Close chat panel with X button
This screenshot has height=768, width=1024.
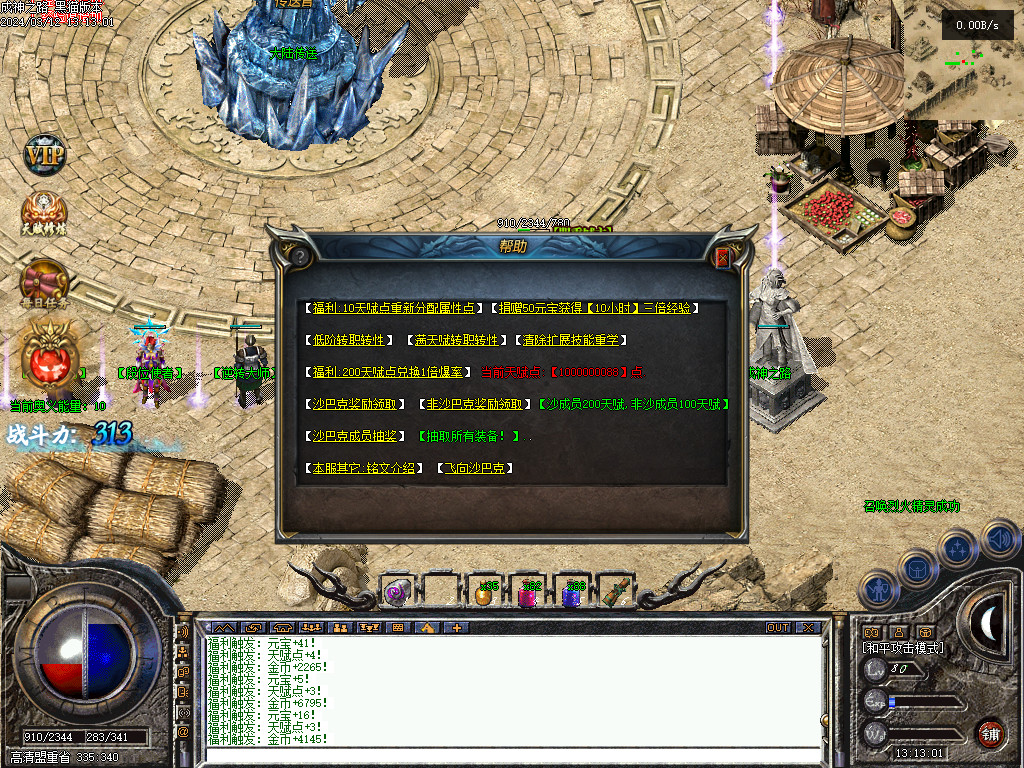point(808,628)
